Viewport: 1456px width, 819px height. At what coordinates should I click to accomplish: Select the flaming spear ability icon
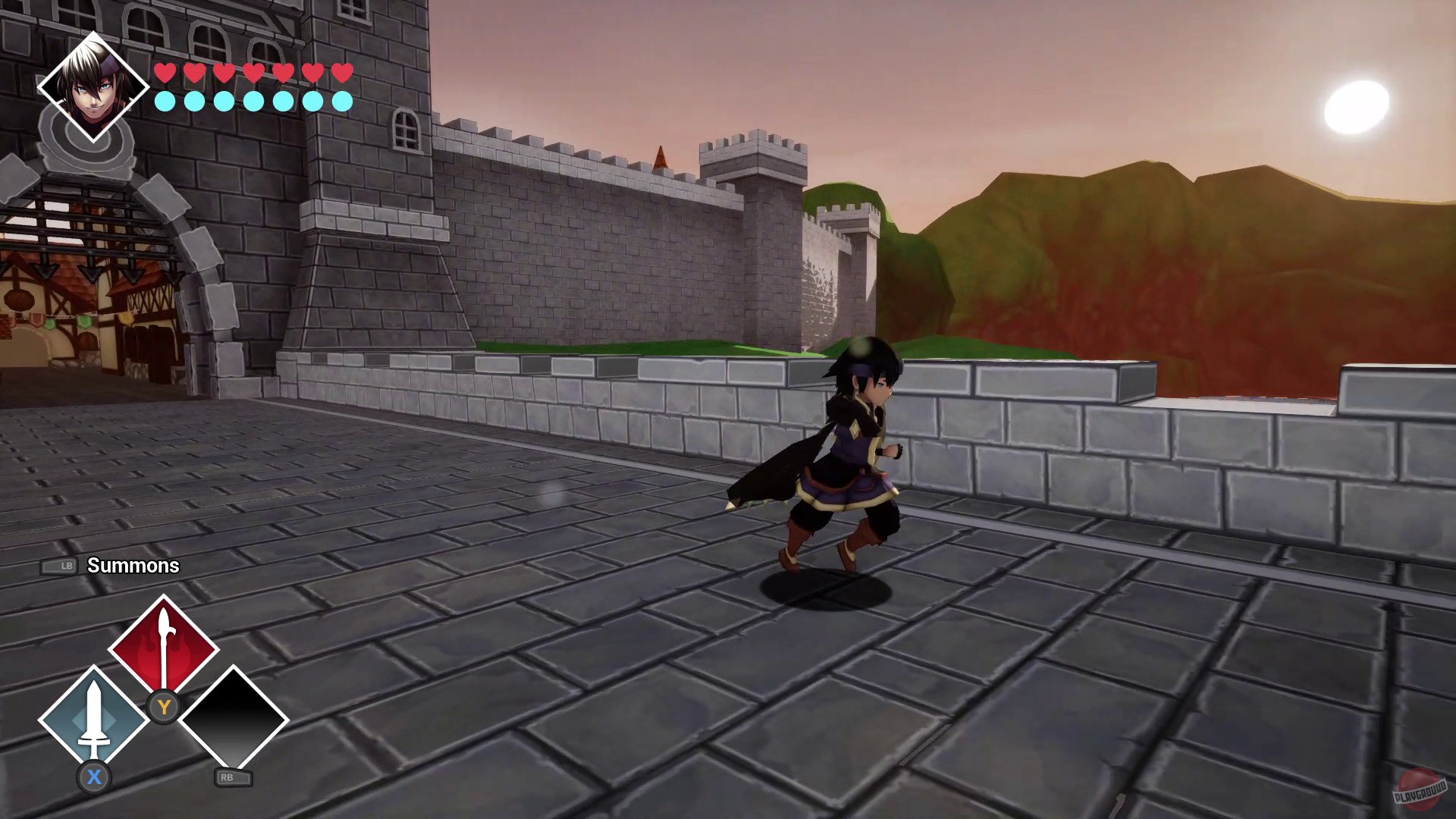click(162, 648)
